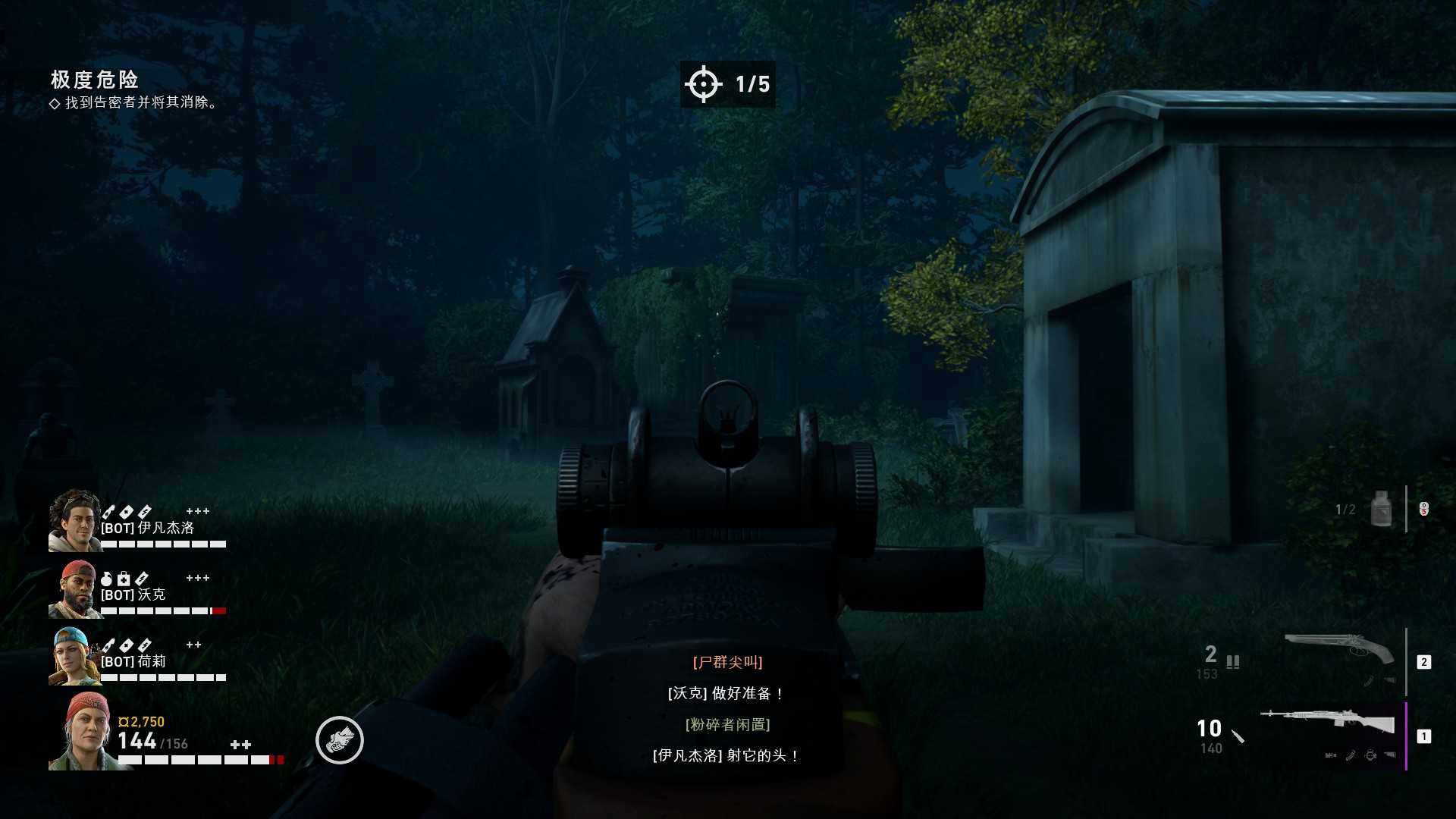Click bot 荷莉's portrait

coord(74,657)
